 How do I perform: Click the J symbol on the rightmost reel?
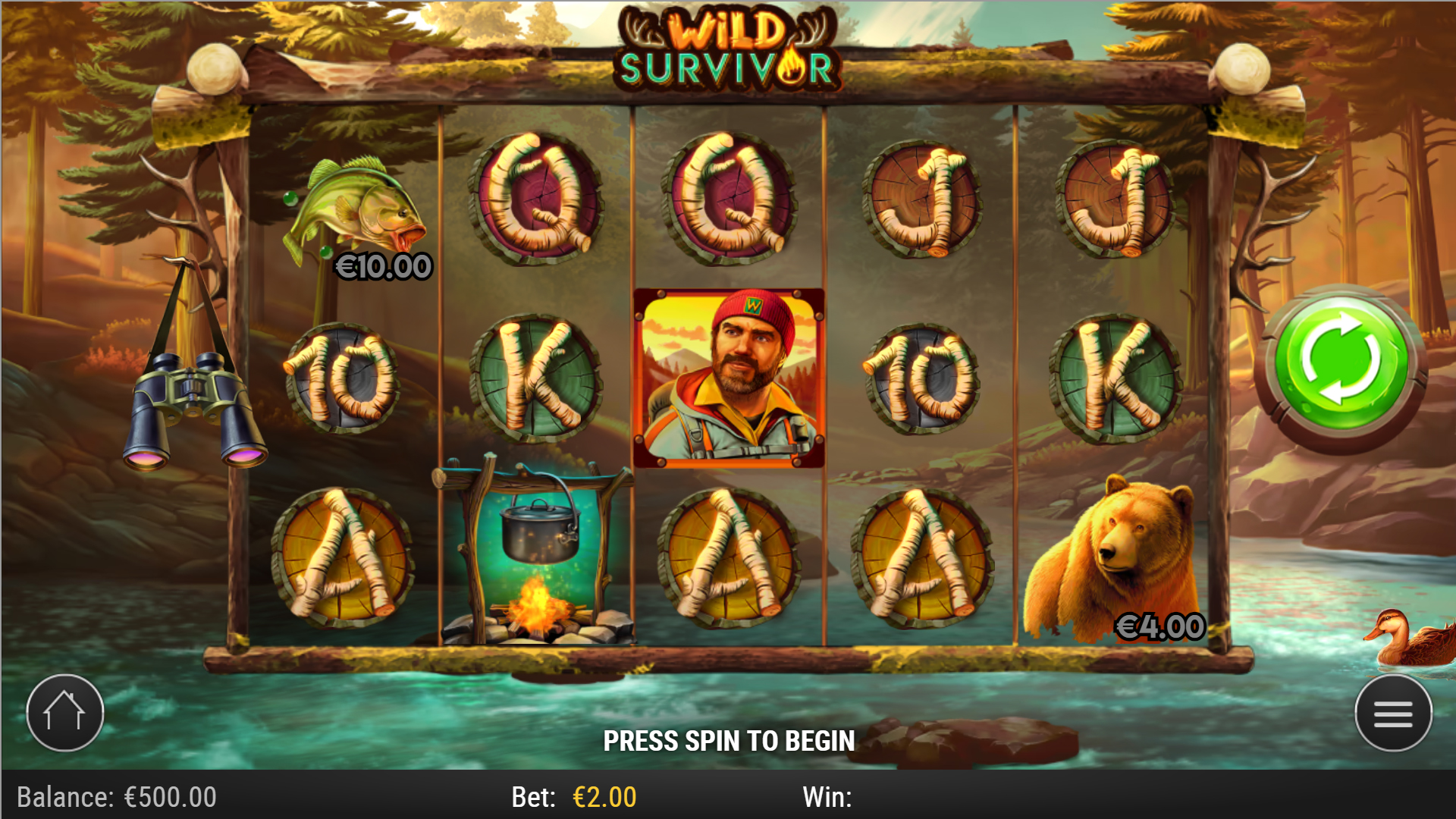point(1115,201)
